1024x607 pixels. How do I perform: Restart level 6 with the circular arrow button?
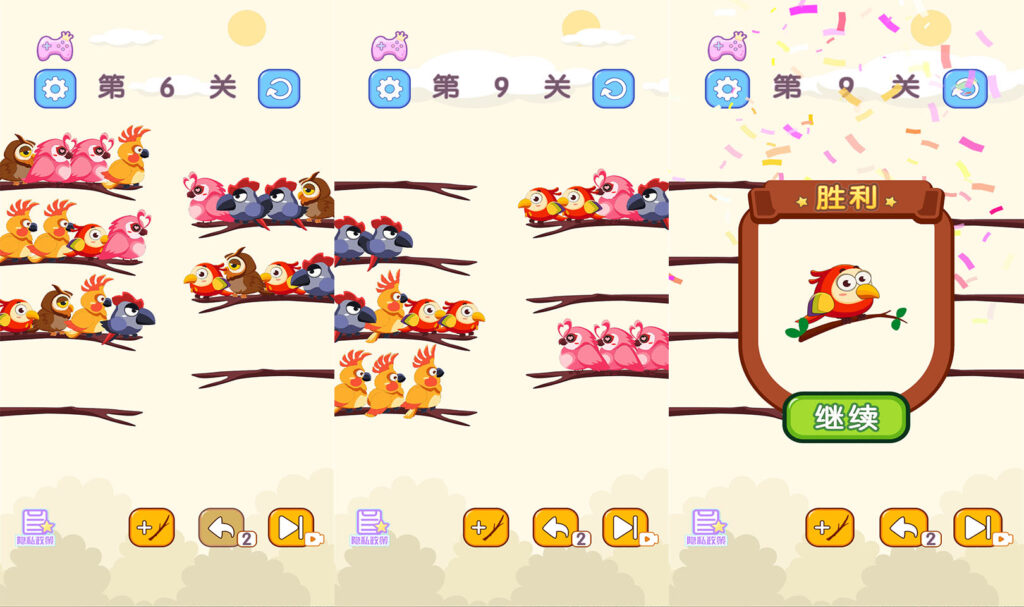(279, 89)
